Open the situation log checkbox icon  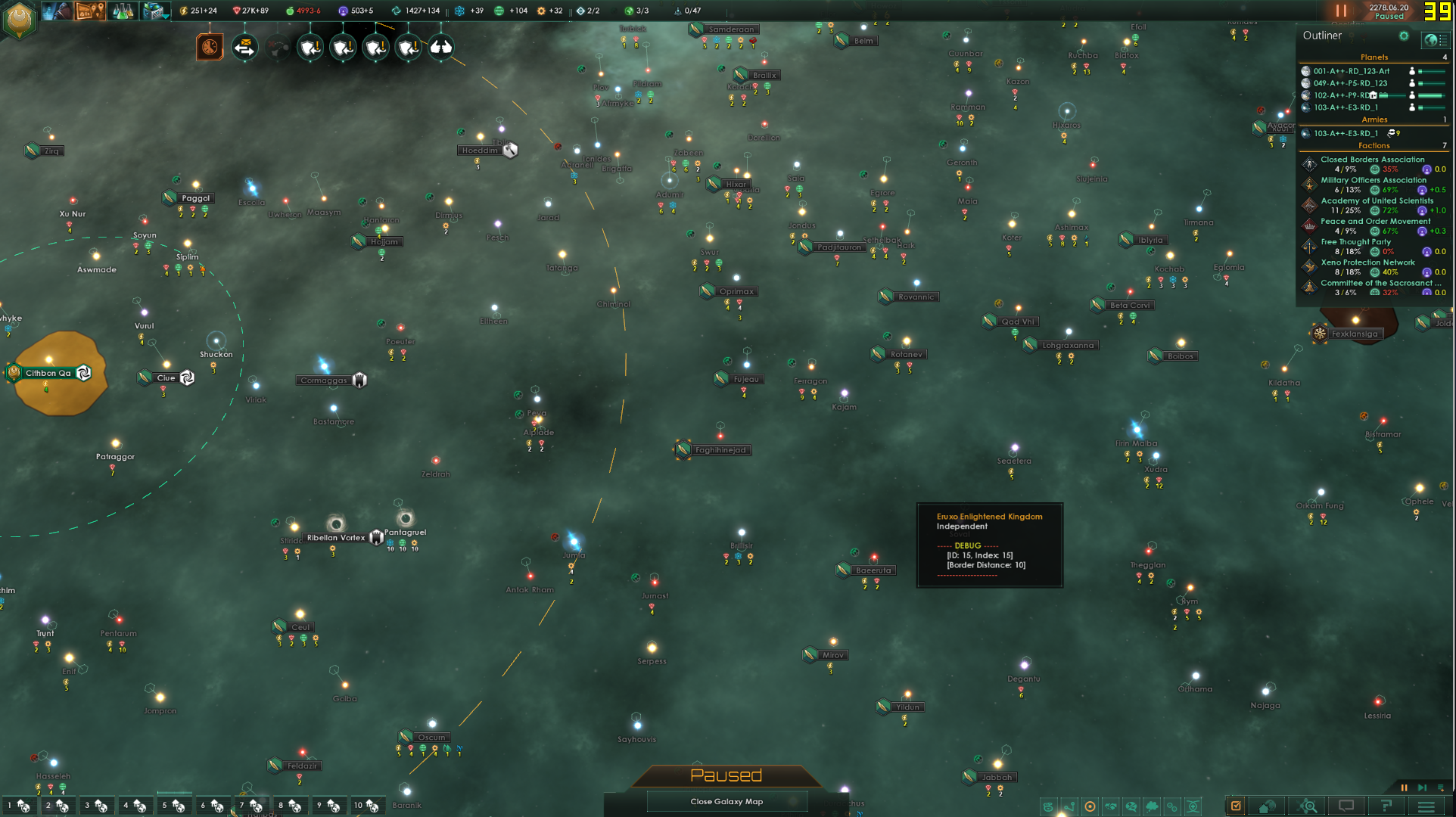1235,806
